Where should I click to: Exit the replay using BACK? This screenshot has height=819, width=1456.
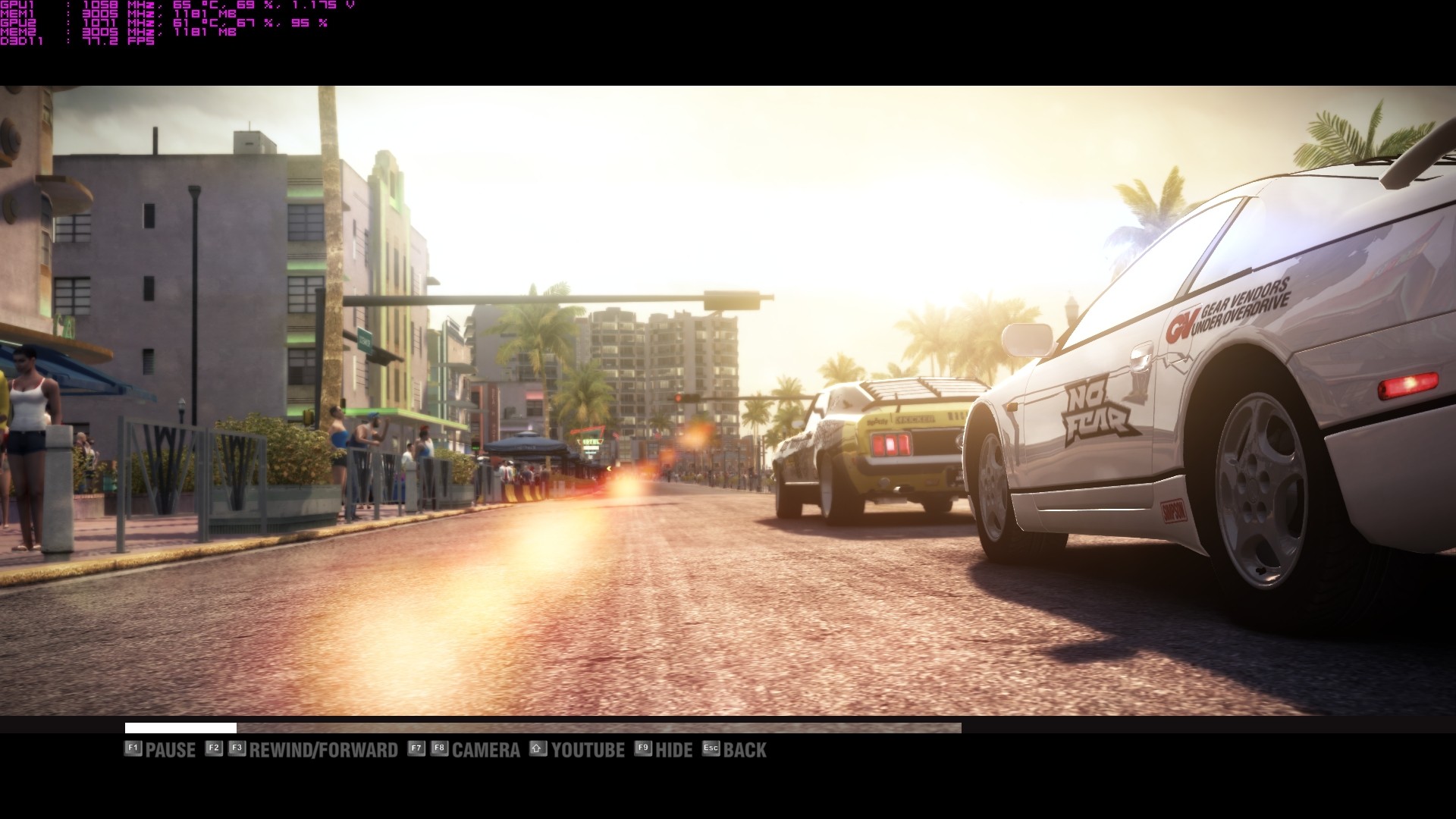[x=746, y=750]
